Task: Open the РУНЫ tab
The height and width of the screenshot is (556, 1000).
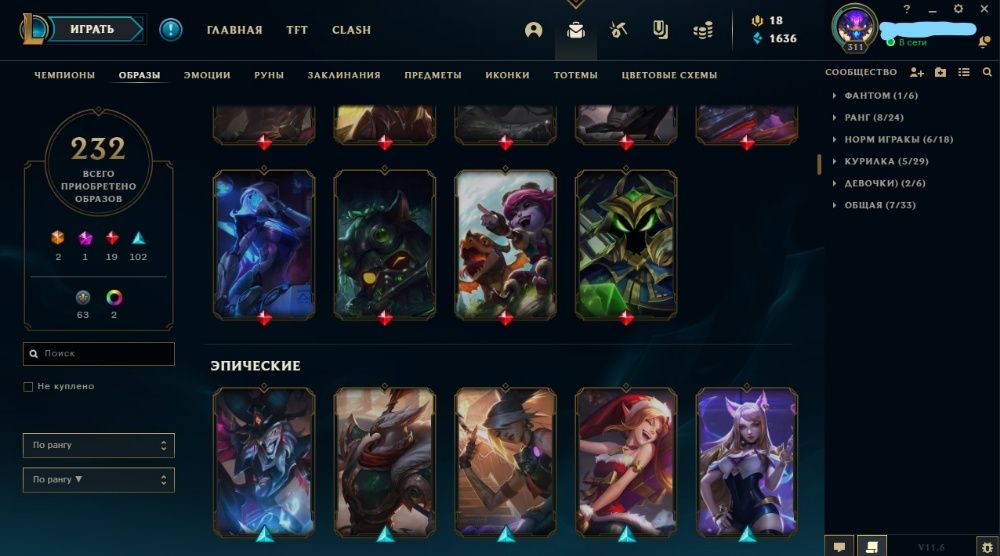Action: pyautogui.click(x=269, y=75)
